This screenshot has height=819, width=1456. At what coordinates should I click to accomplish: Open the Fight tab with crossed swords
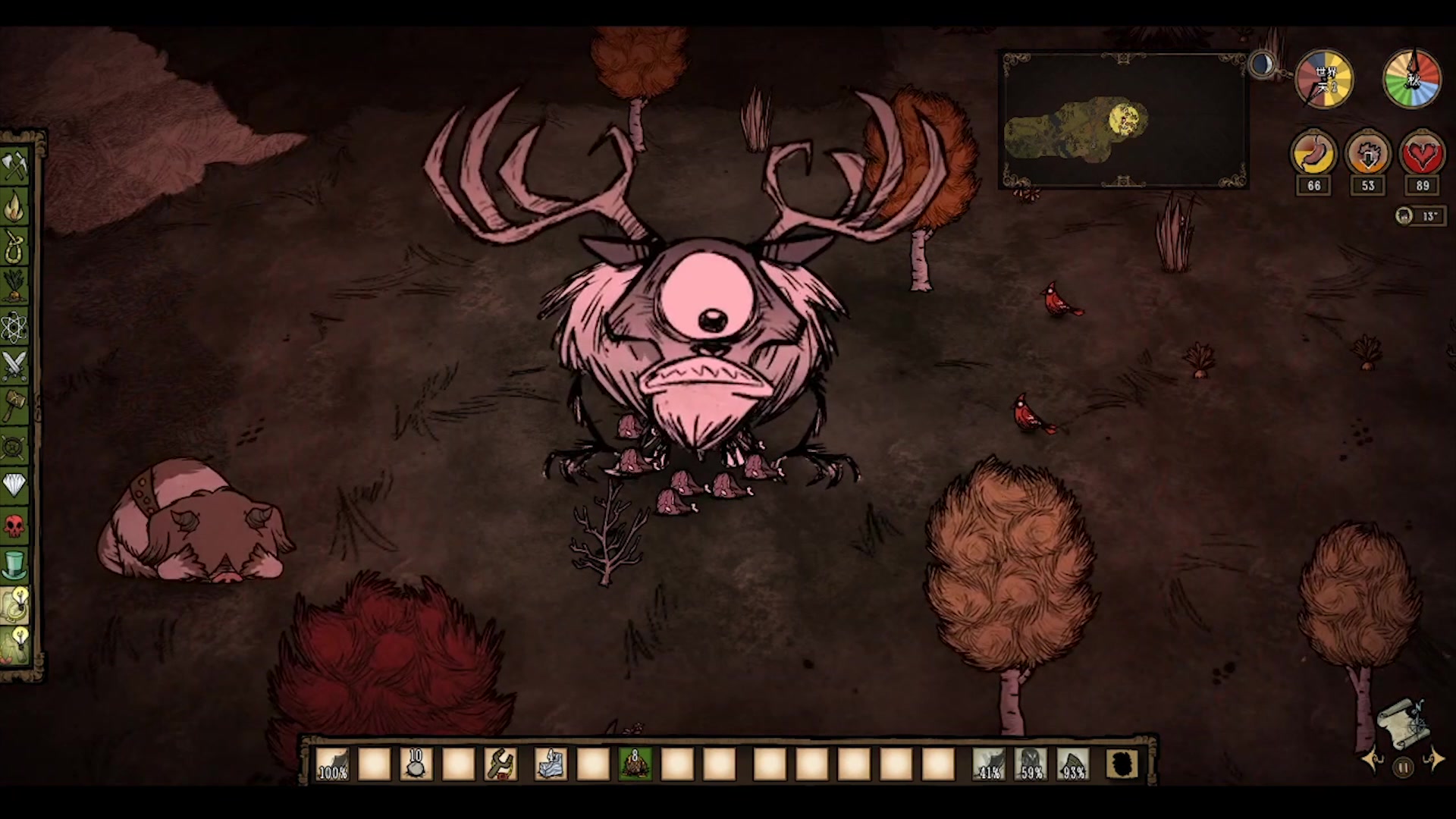click(15, 366)
